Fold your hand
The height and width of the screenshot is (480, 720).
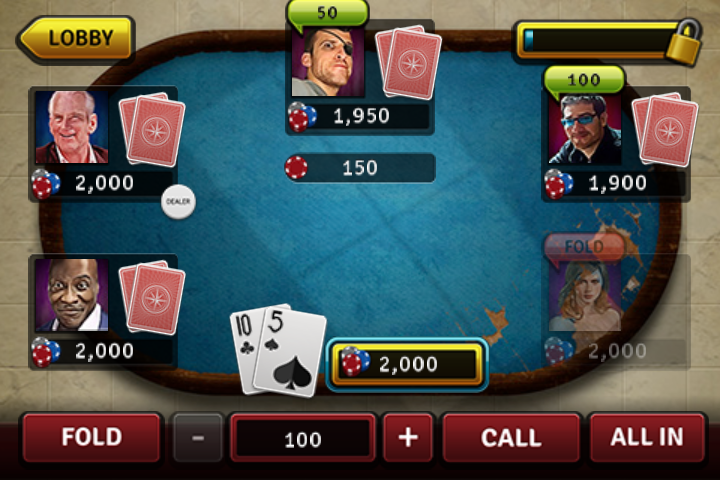click(x=92, y=438)
